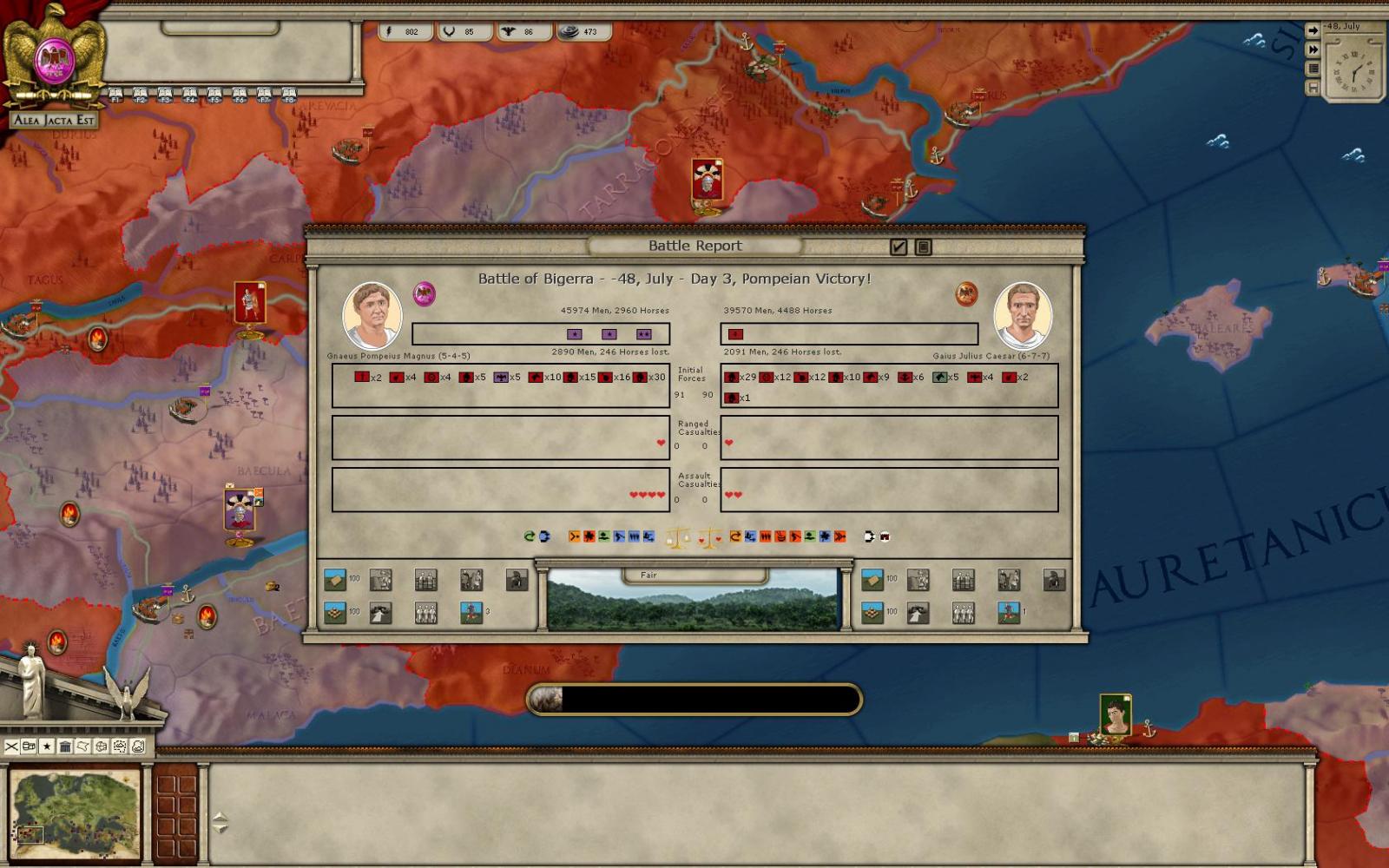Select the supply cart map filter

30,746
